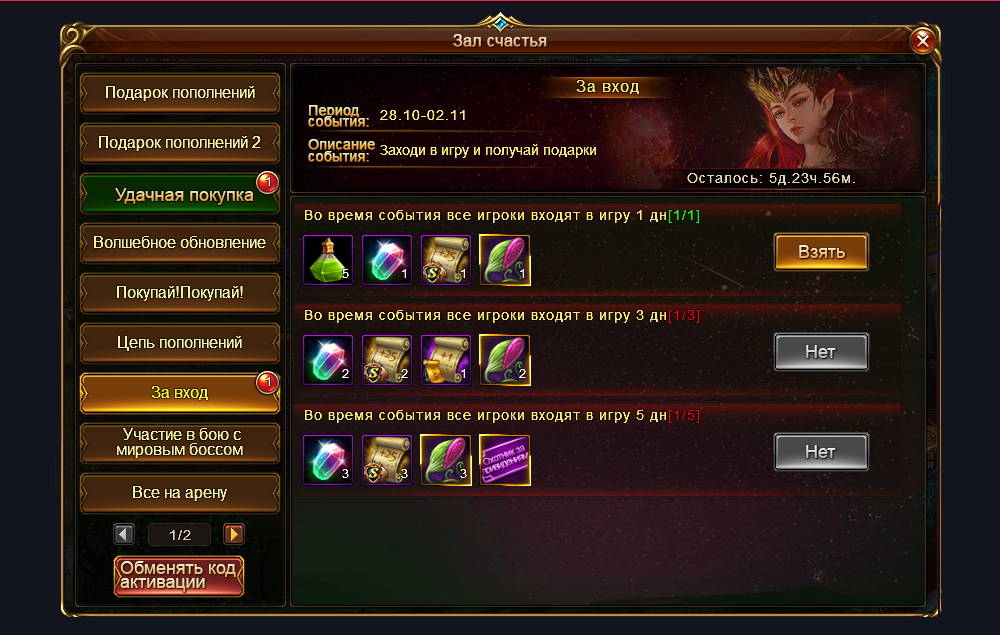
Task: Go to the next event page
Action: click(x=234, y=535)
